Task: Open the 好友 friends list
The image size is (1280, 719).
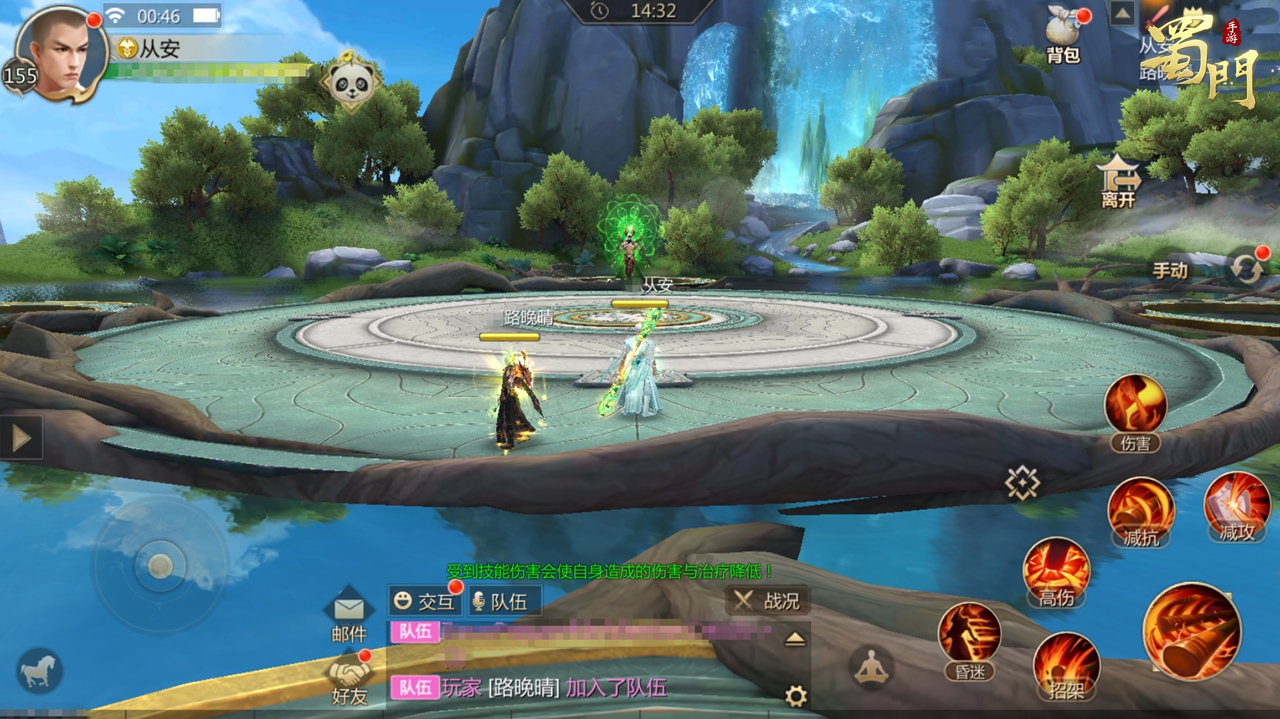Action: coord(349,677)
